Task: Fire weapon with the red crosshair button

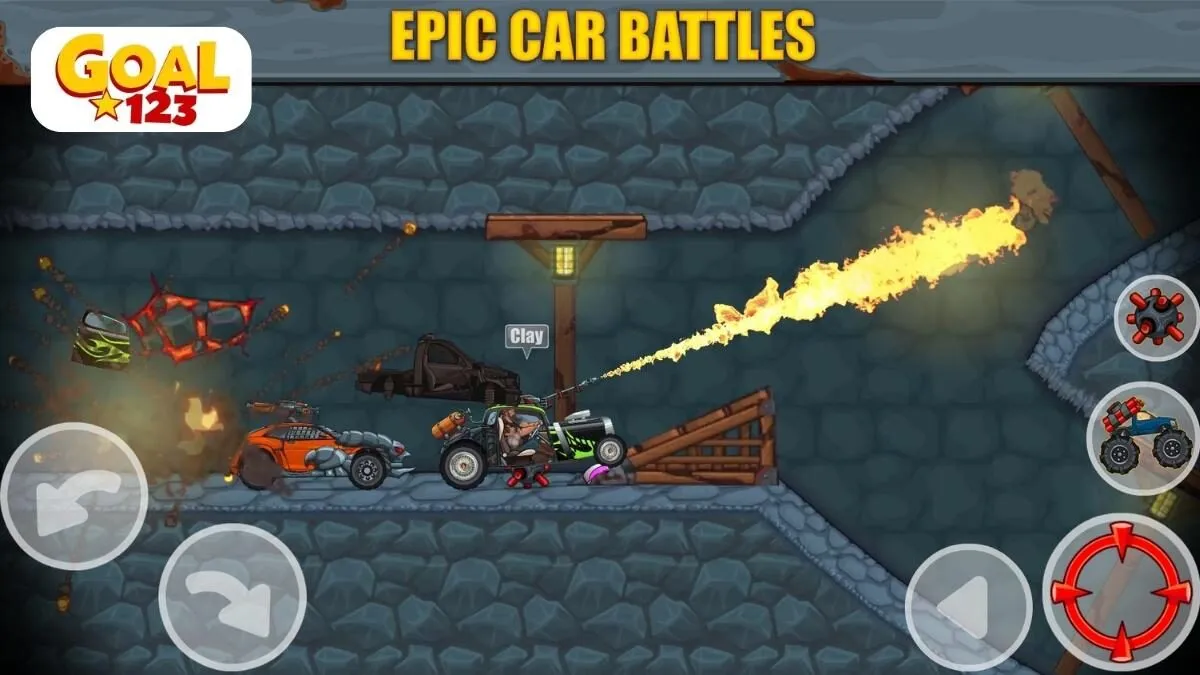Action: 1120,592
